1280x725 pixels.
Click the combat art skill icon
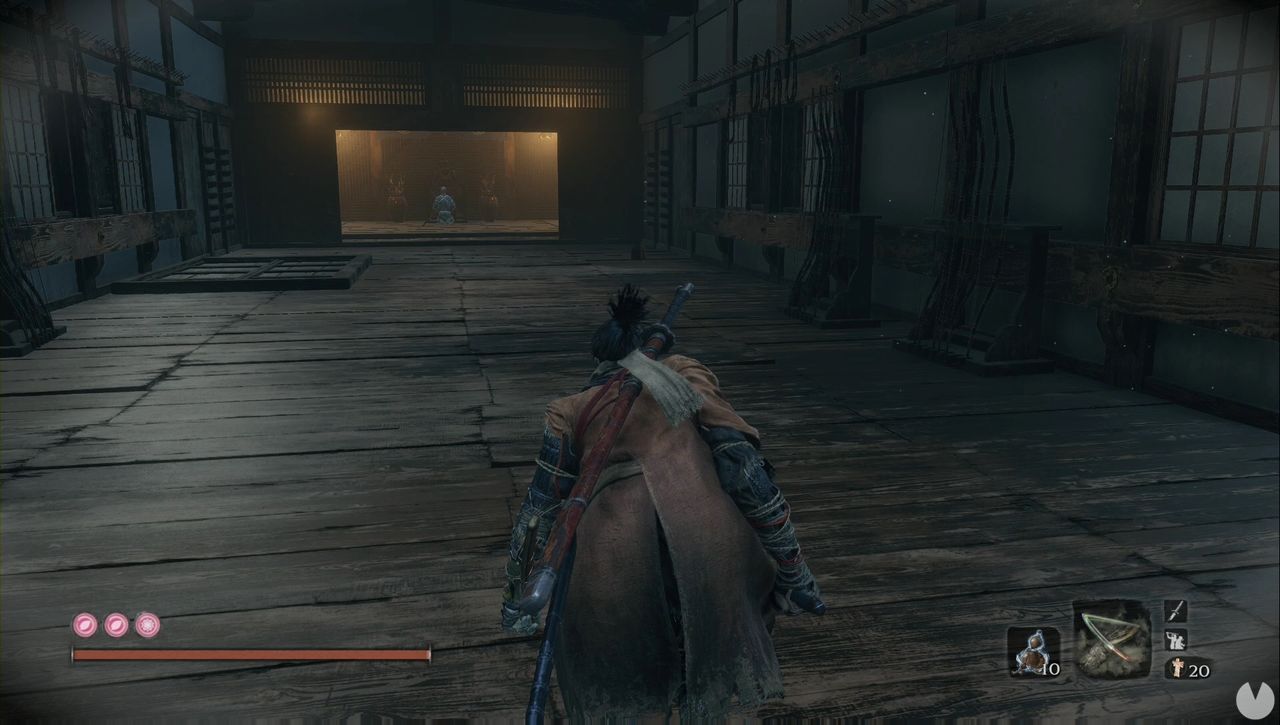pos(1174,641)
